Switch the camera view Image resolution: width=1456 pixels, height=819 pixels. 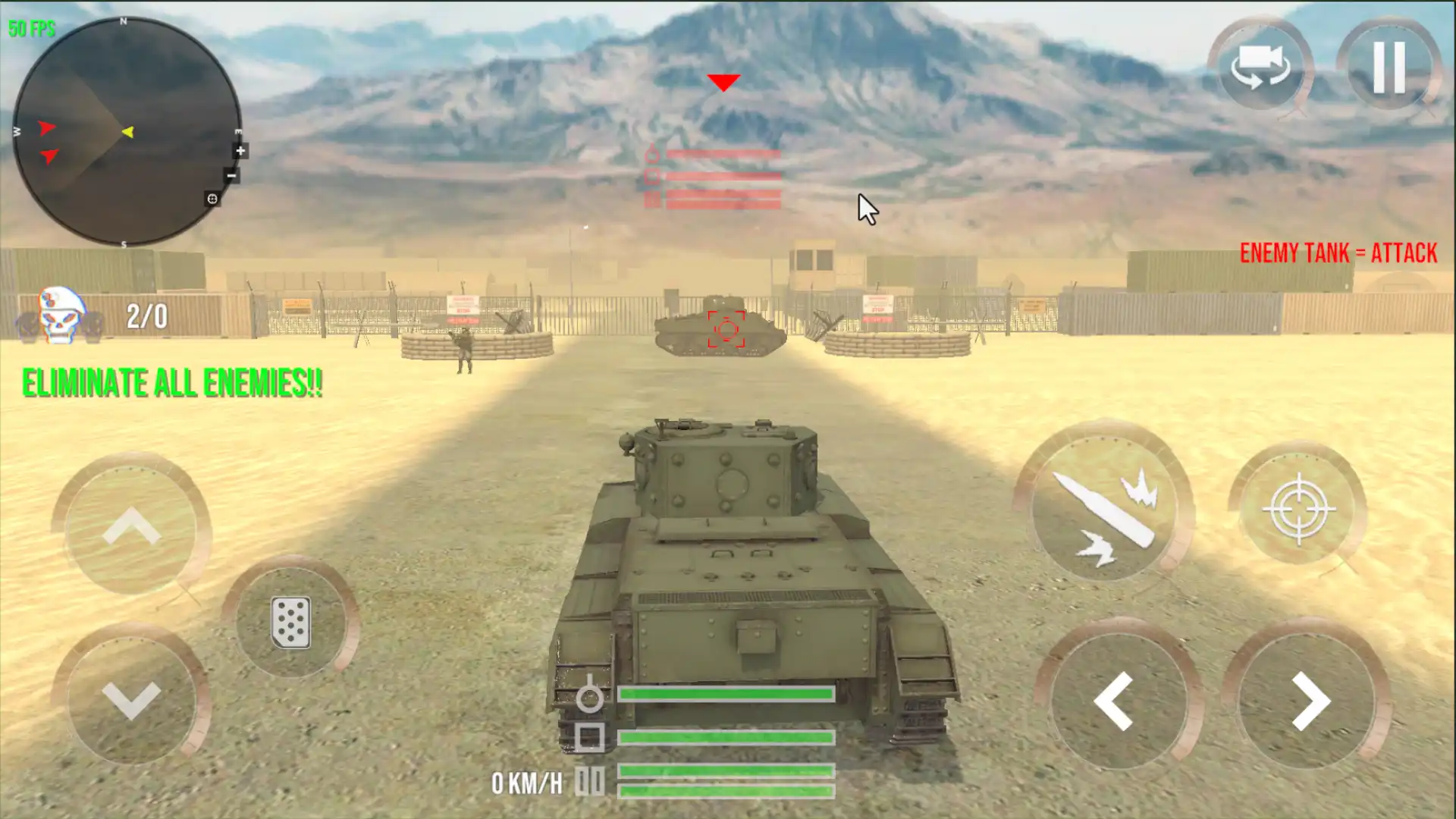pyautogui.click(x=1260, y=67)
